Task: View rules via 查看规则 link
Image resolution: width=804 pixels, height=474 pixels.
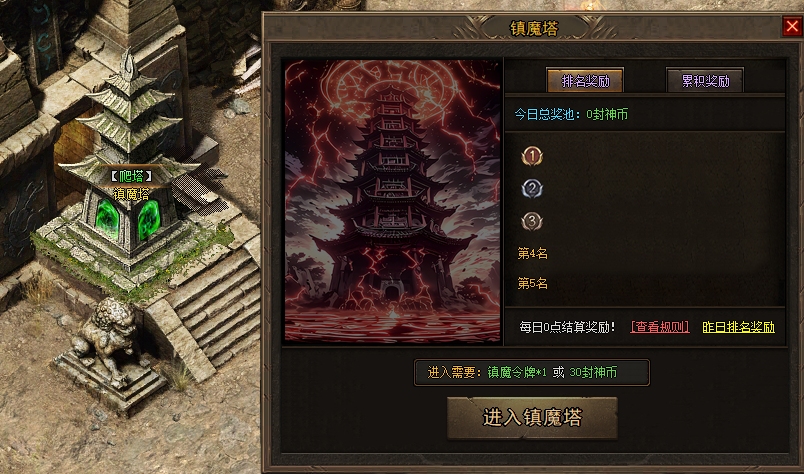Action: click(x=659, y=327)
